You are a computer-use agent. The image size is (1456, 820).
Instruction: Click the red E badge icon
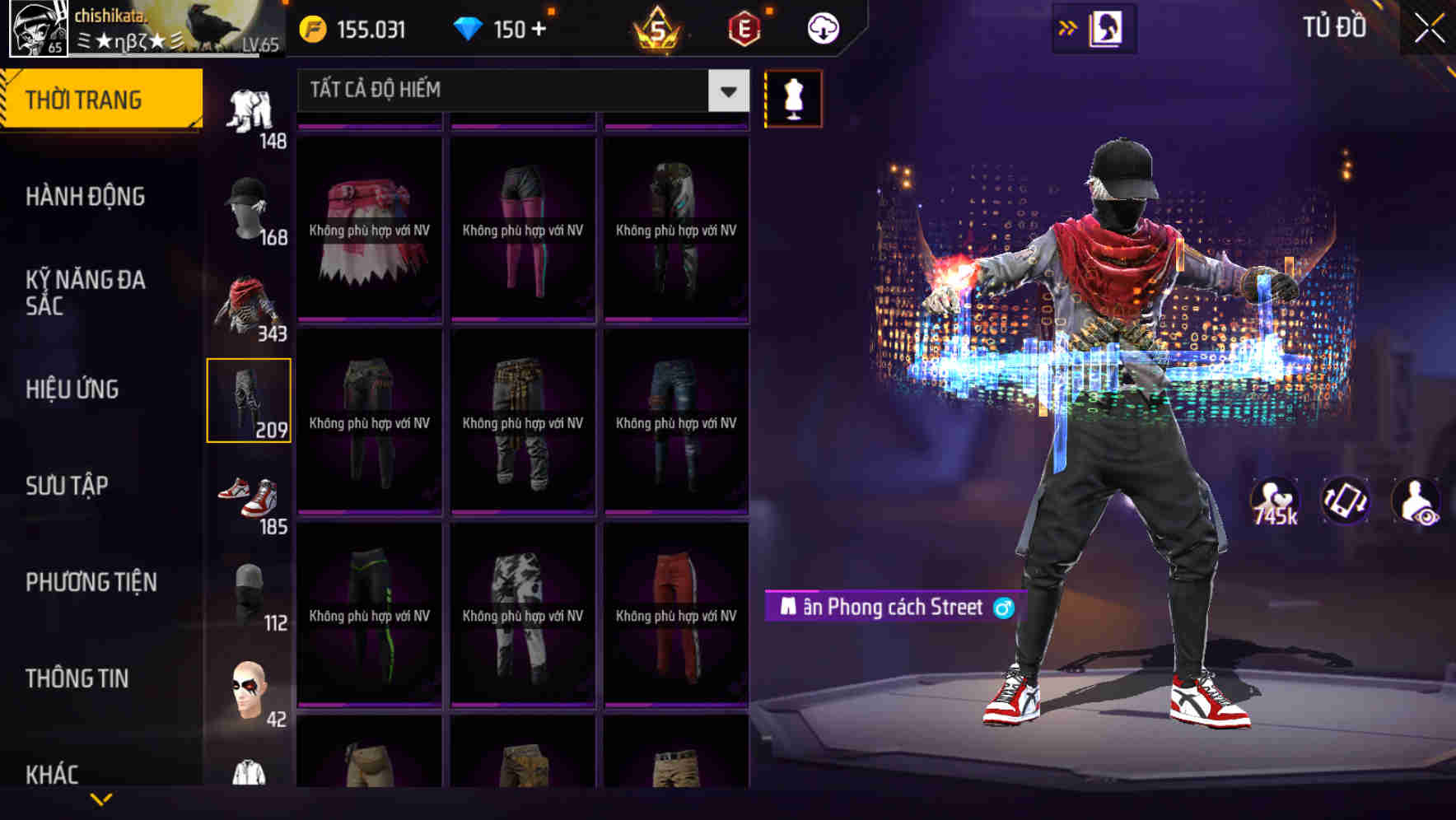click(x=743, y=27)
